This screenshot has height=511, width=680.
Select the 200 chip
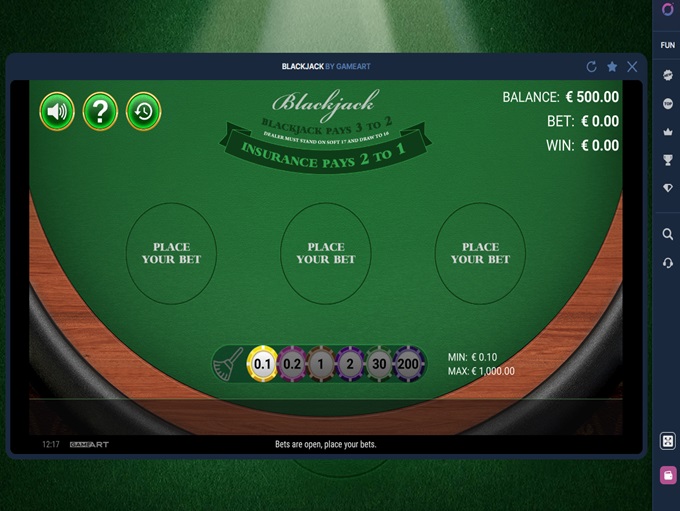tap(408, 364)
